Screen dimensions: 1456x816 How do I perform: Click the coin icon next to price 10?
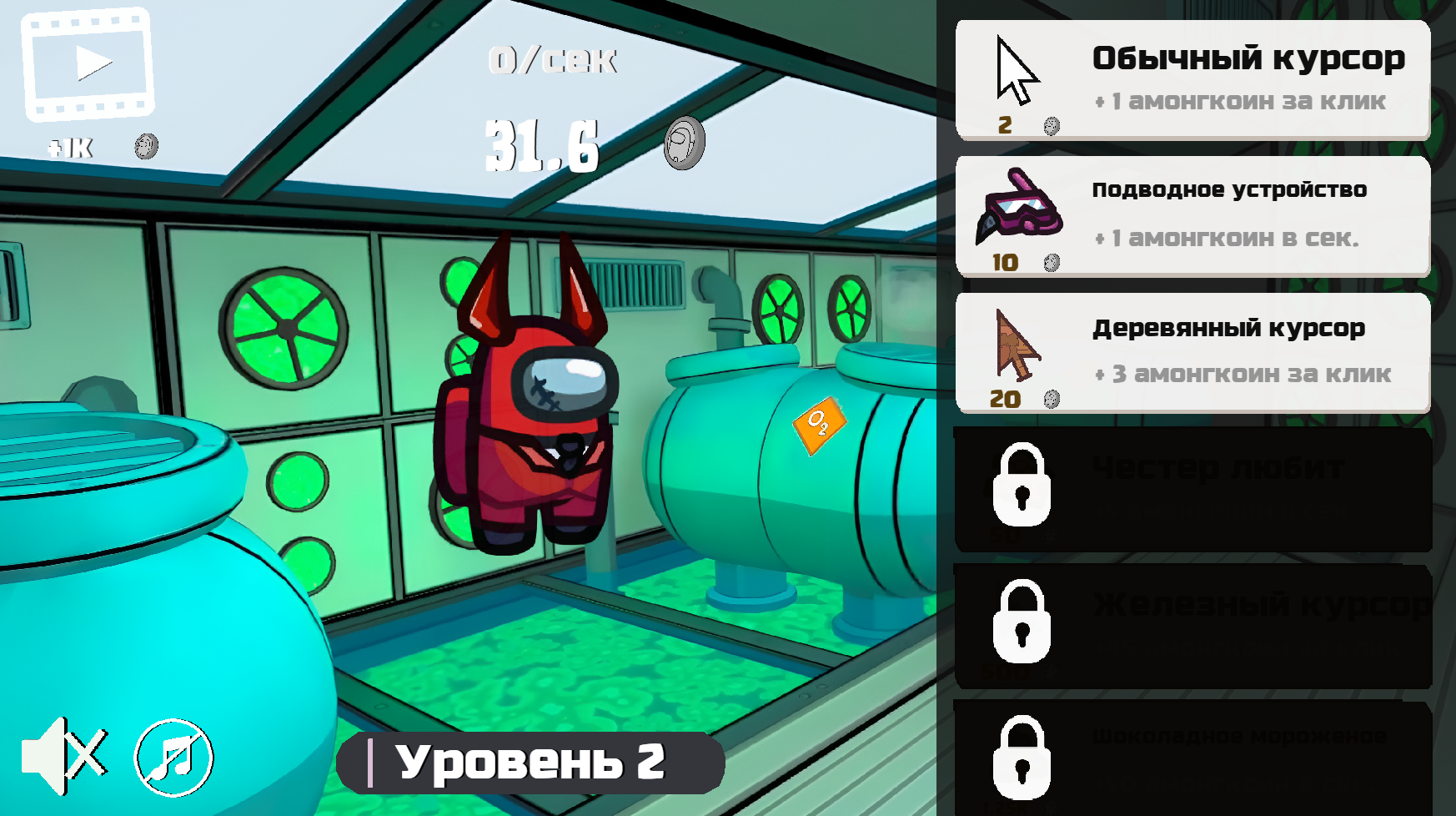[x=1052, y=261]
